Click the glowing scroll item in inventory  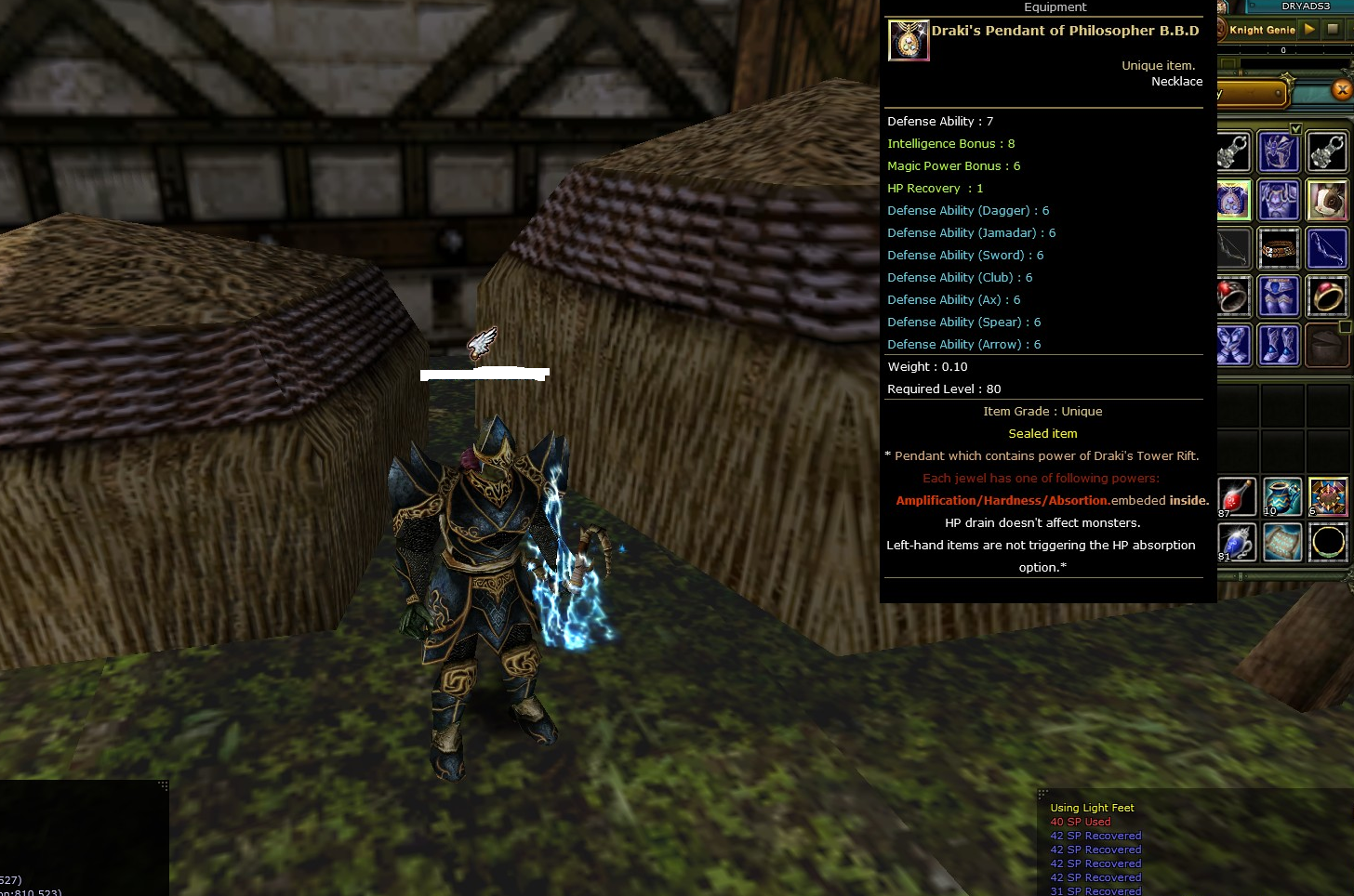pyautogui.click(x=1282, y=542)
